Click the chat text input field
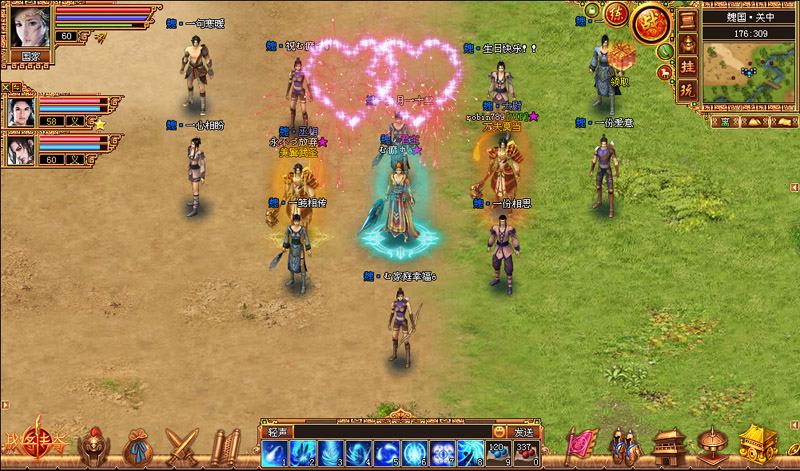The image size is (800, 471). [x=391, y=431]
